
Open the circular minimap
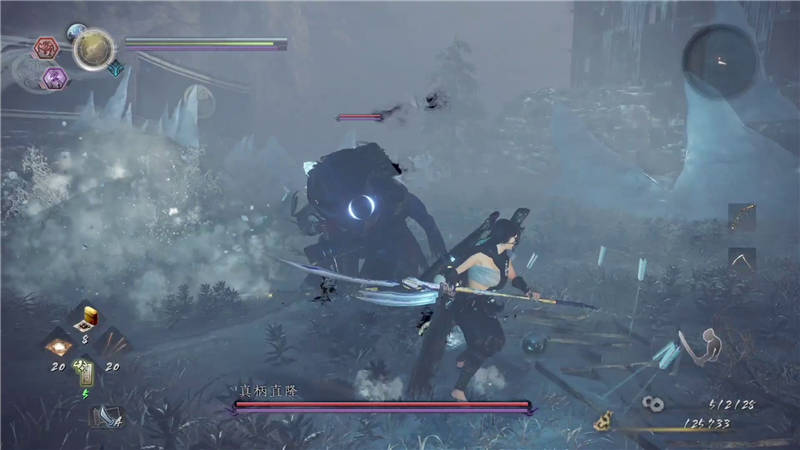(718, 60)
